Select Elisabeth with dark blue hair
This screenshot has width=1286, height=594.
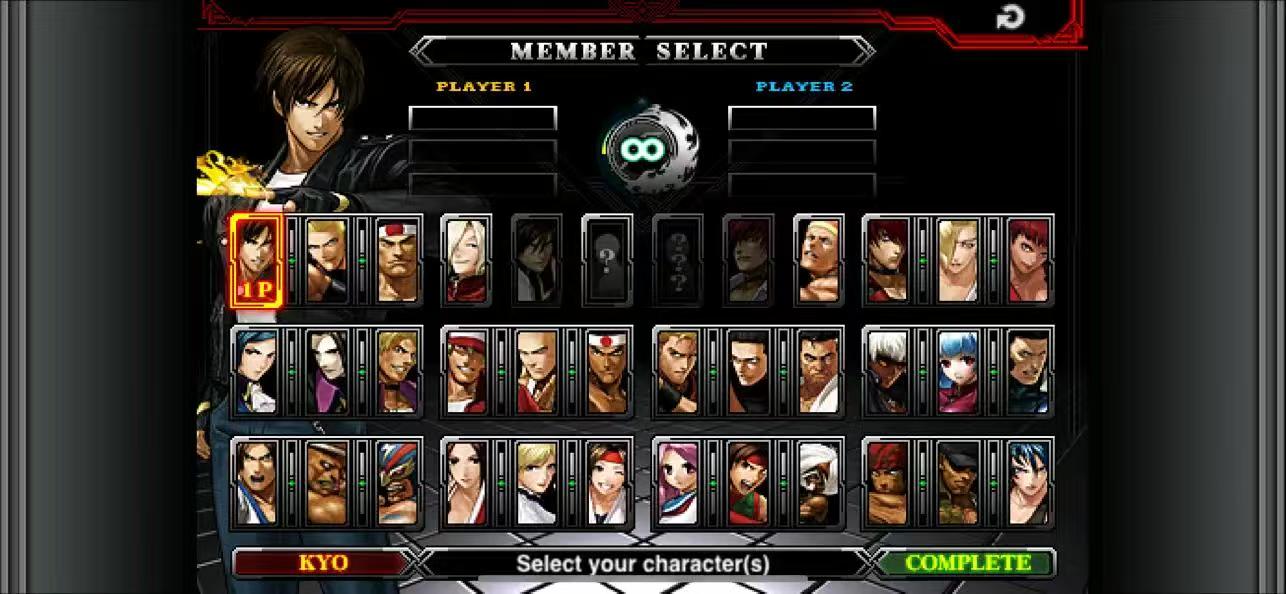point(256,372)
